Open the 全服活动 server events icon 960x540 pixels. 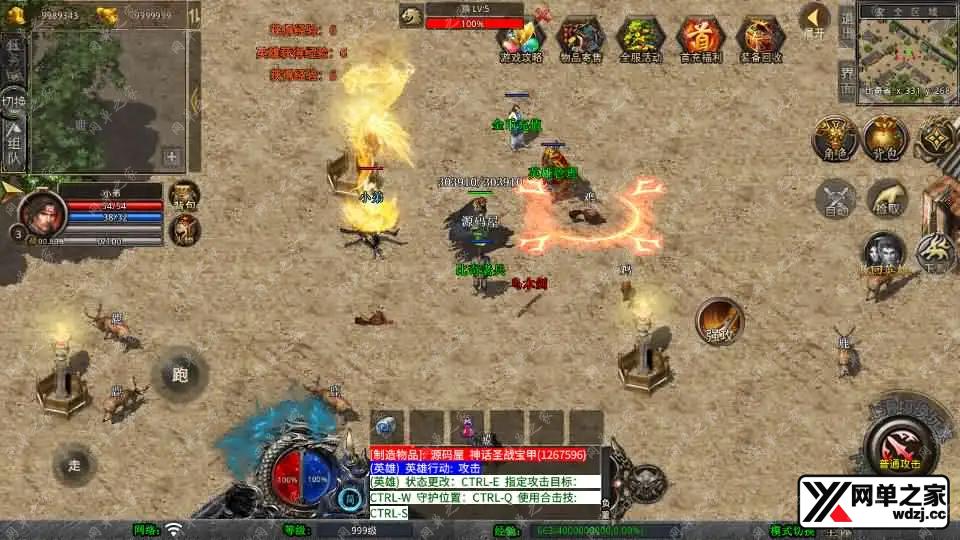click(640, 38)
